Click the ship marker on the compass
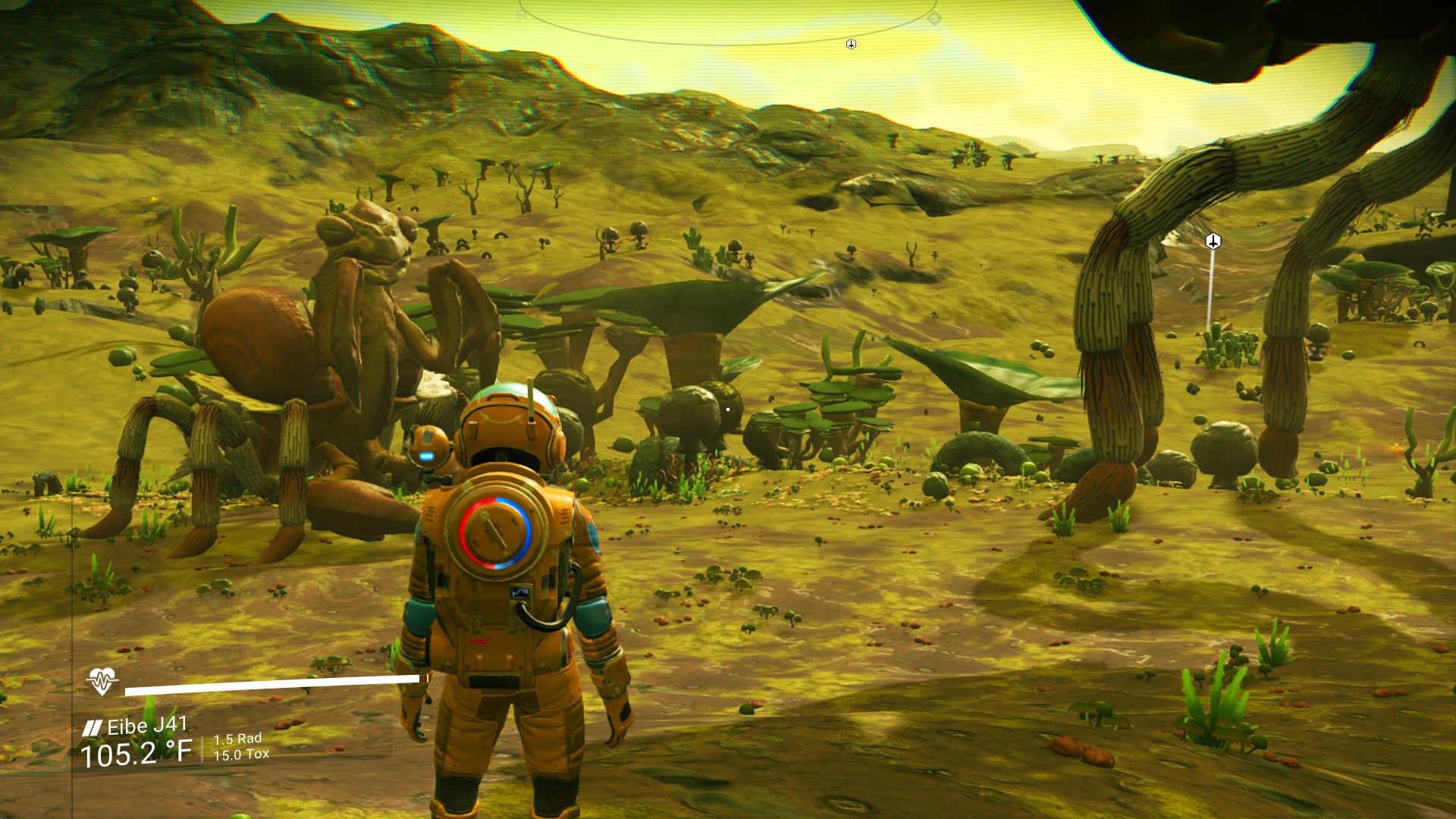Viewport: 1456px width, 819px height. pyautogui.click(x=851, y=45)
